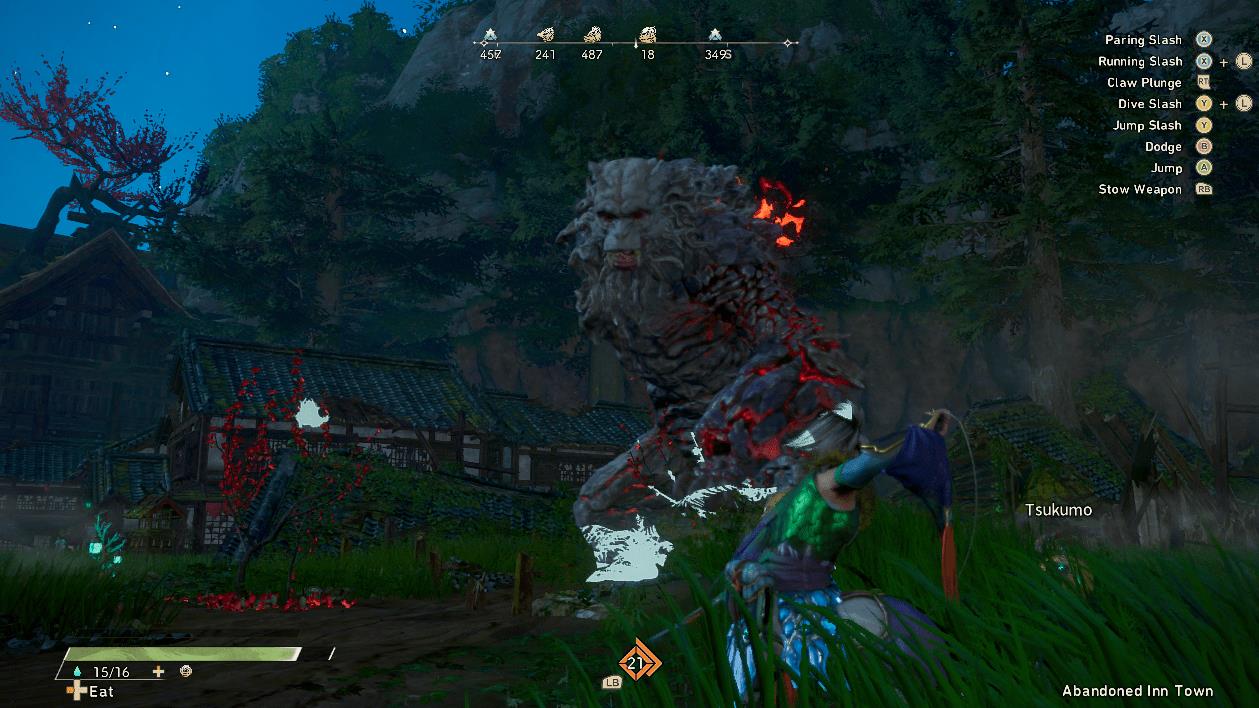Select the compass tent marker at 457
The image size is (1259, 708).
[x=490, y=35]
